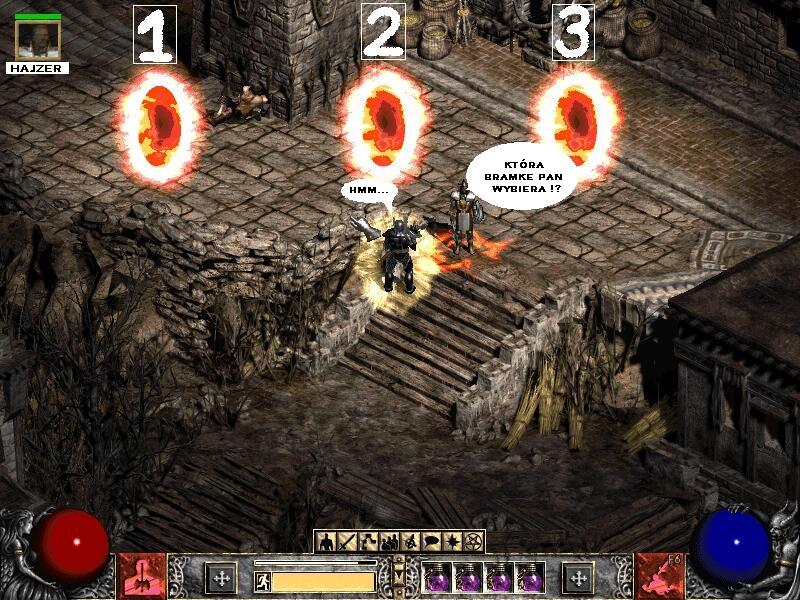Open the quest log starburst icon
Screen dimensions: 800x600
452,542
